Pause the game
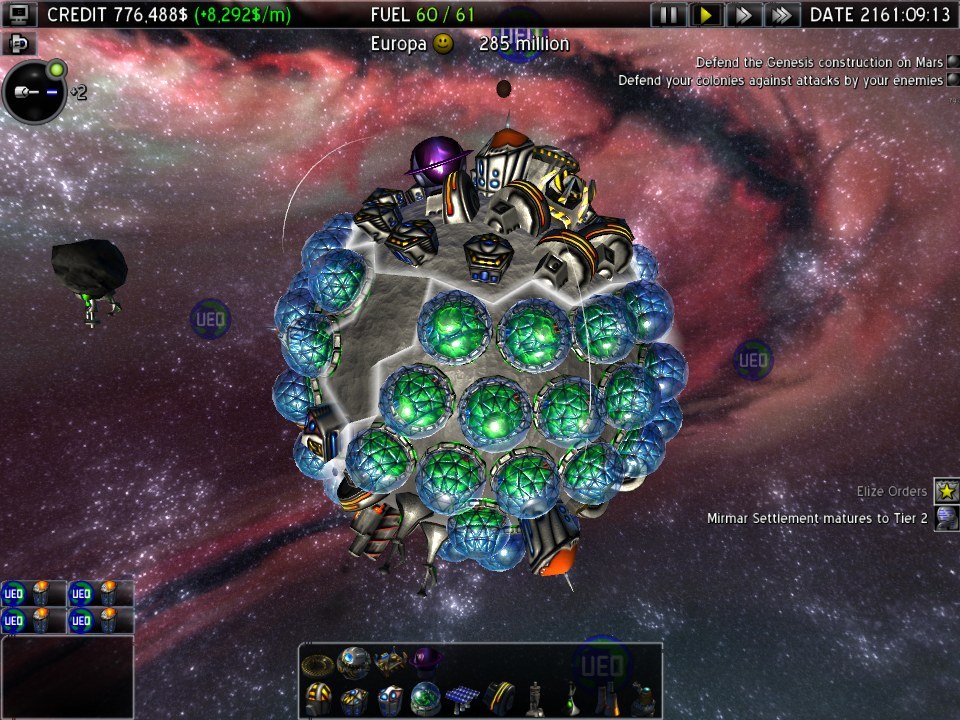 (670, 15)
